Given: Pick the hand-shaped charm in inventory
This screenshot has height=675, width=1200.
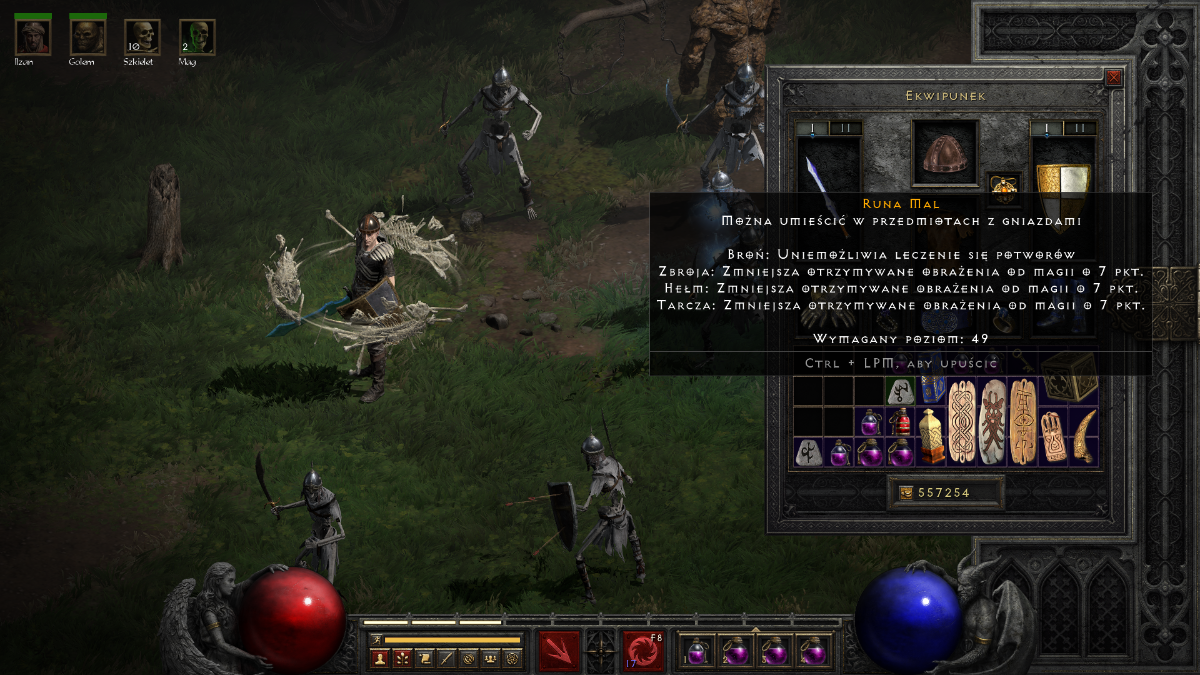Looking at the screenshot, I should (1052, 436).
